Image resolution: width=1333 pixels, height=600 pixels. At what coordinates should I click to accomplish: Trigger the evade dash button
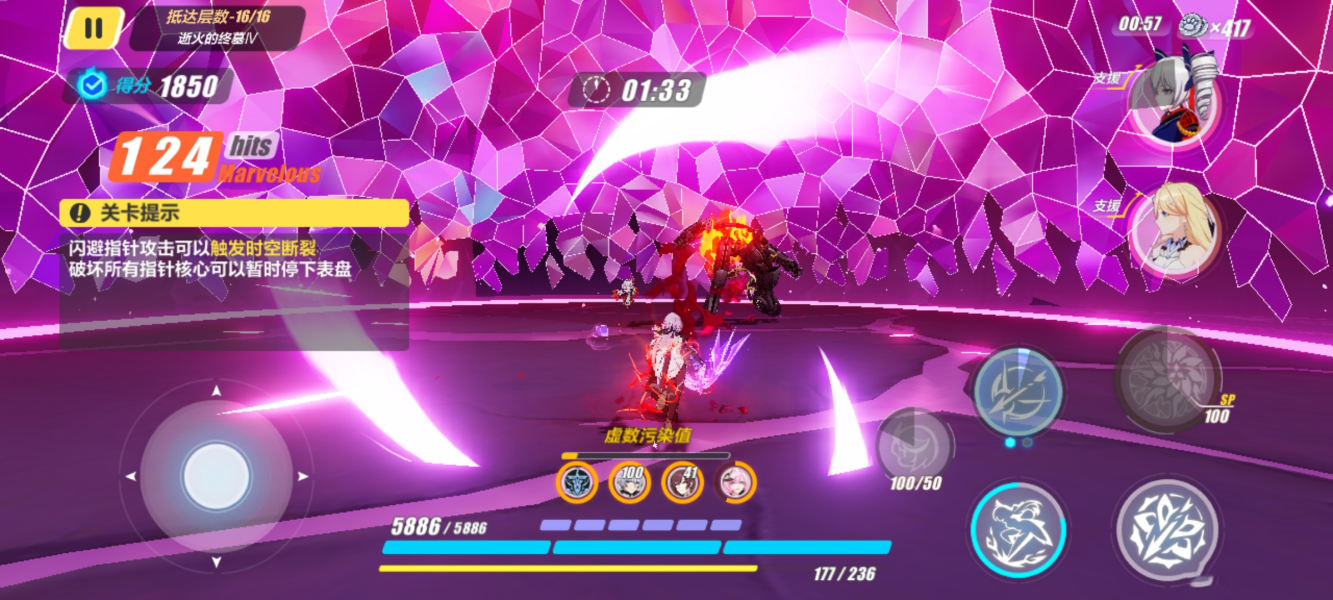(1017, 528)
